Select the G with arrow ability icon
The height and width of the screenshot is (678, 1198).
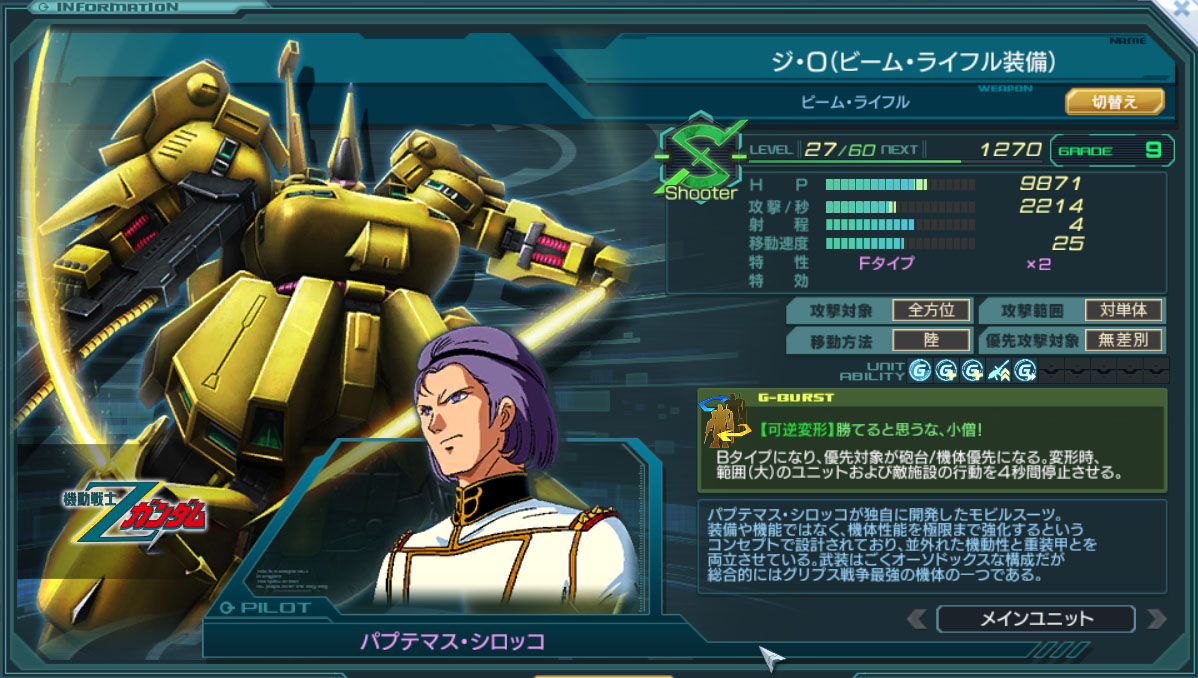(x=1024, y=371)
